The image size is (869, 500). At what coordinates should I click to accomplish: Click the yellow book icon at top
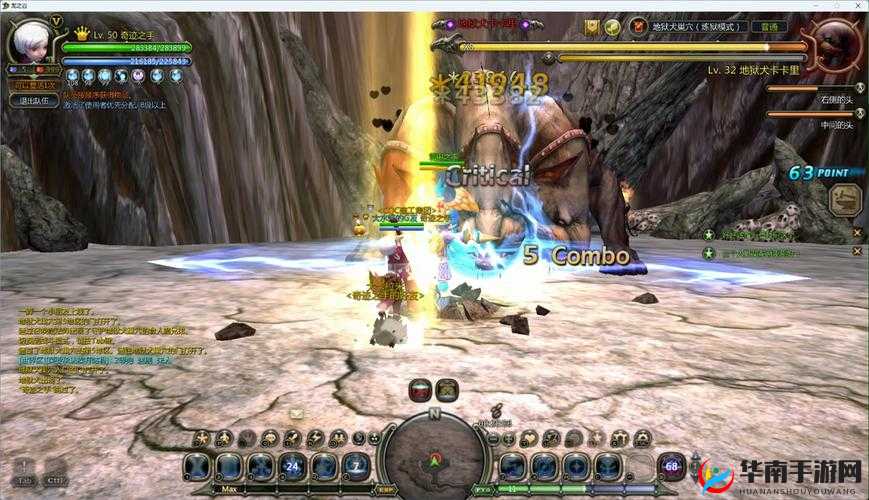pyautogui.click(x=593, y=27)
